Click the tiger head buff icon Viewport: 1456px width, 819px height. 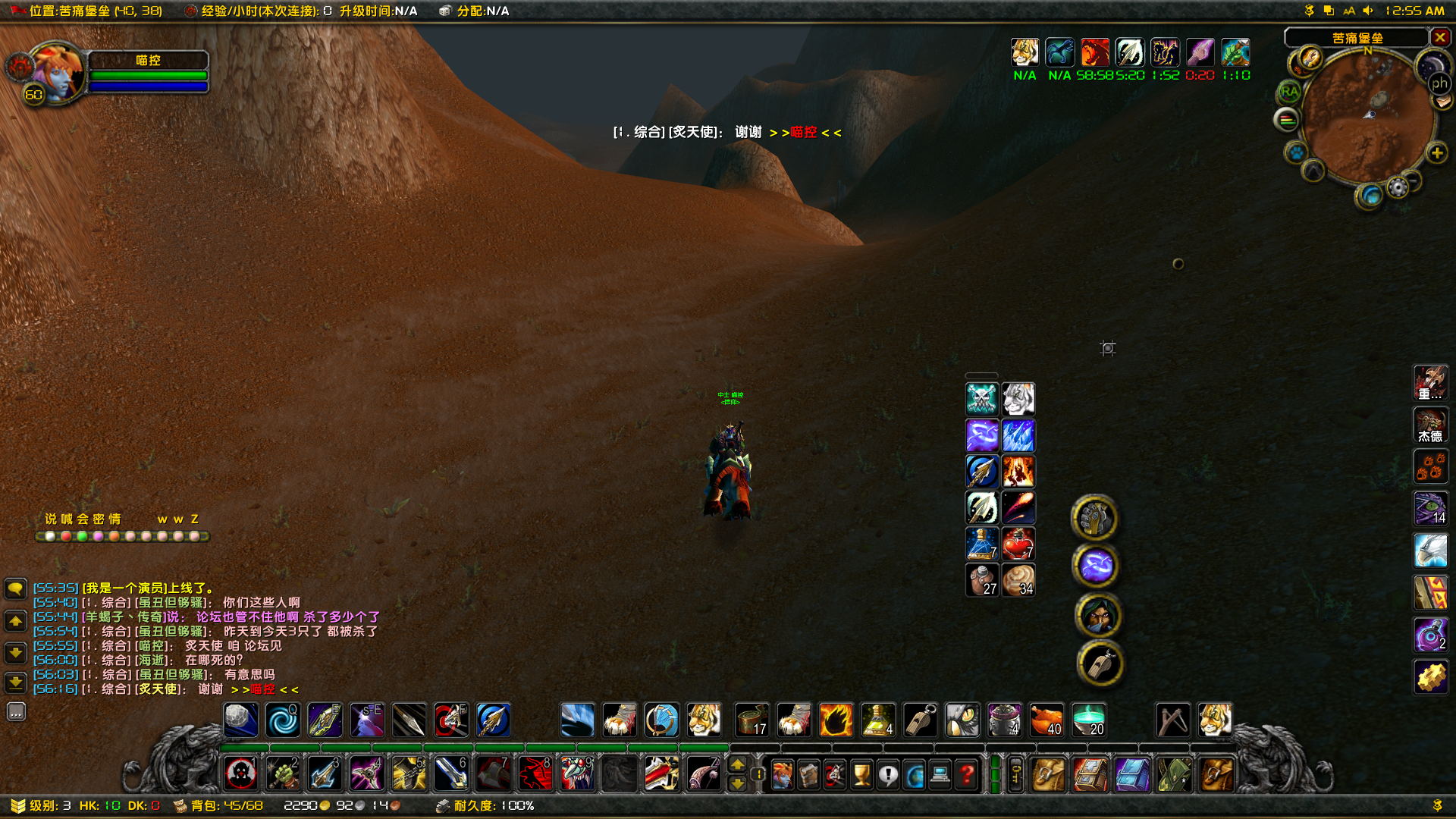pyautogui.click(x=1025, y=52)
